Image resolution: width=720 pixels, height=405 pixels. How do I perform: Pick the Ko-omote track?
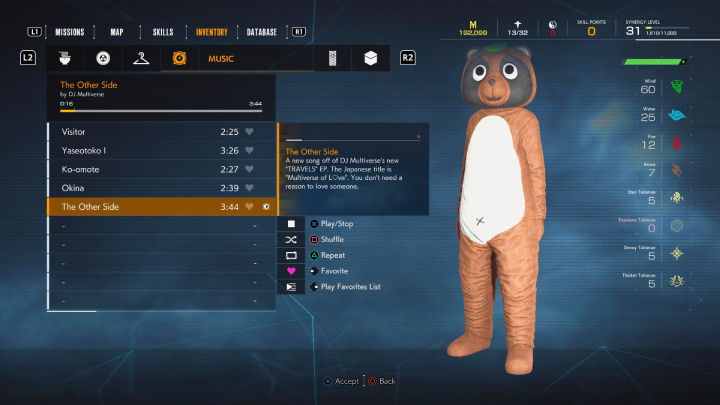point(140,169)
